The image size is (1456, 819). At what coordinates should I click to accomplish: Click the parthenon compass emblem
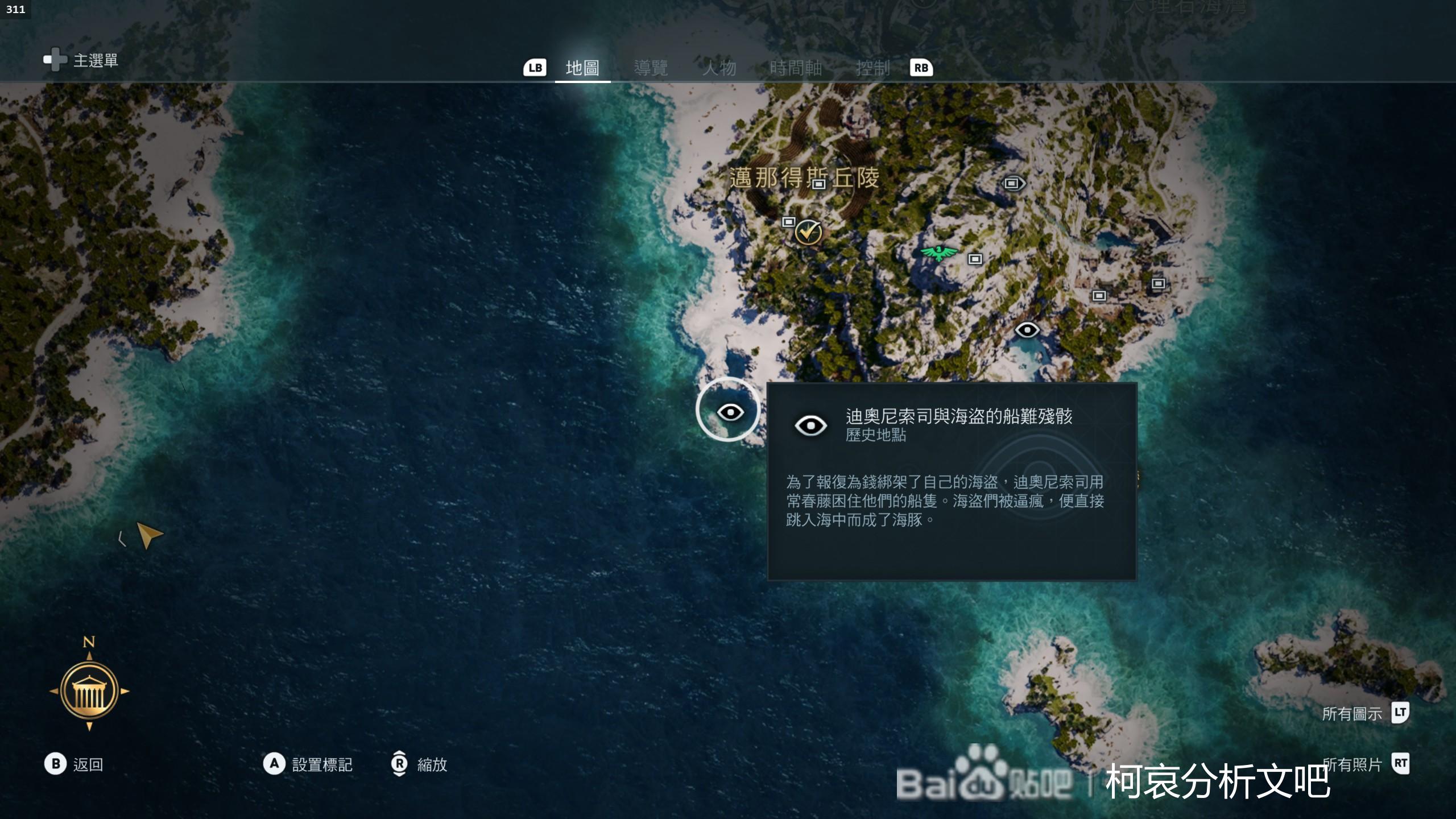coord(89,691)
